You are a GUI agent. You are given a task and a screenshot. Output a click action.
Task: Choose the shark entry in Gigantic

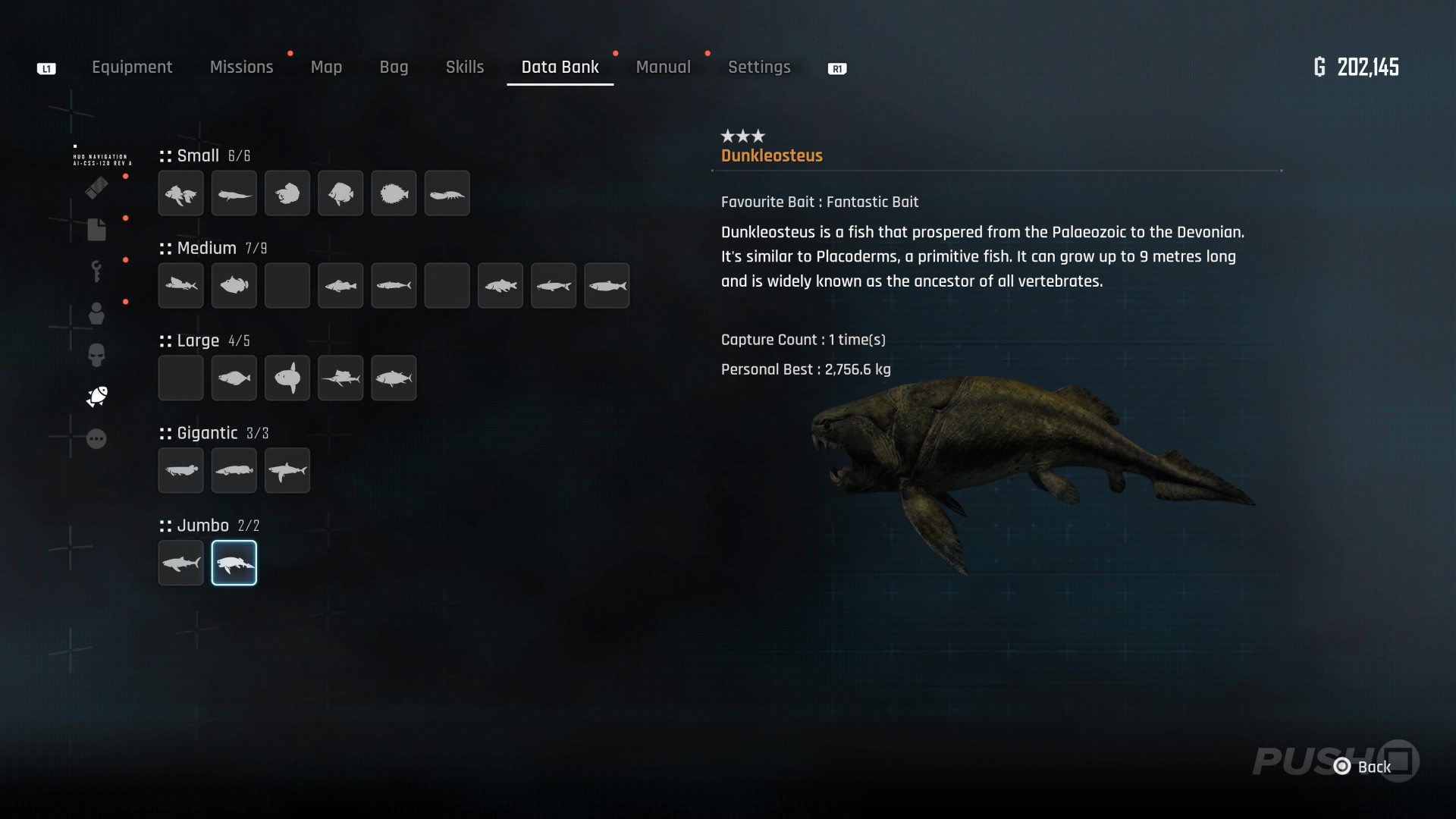pyautogui.click(x=287, y=471)
